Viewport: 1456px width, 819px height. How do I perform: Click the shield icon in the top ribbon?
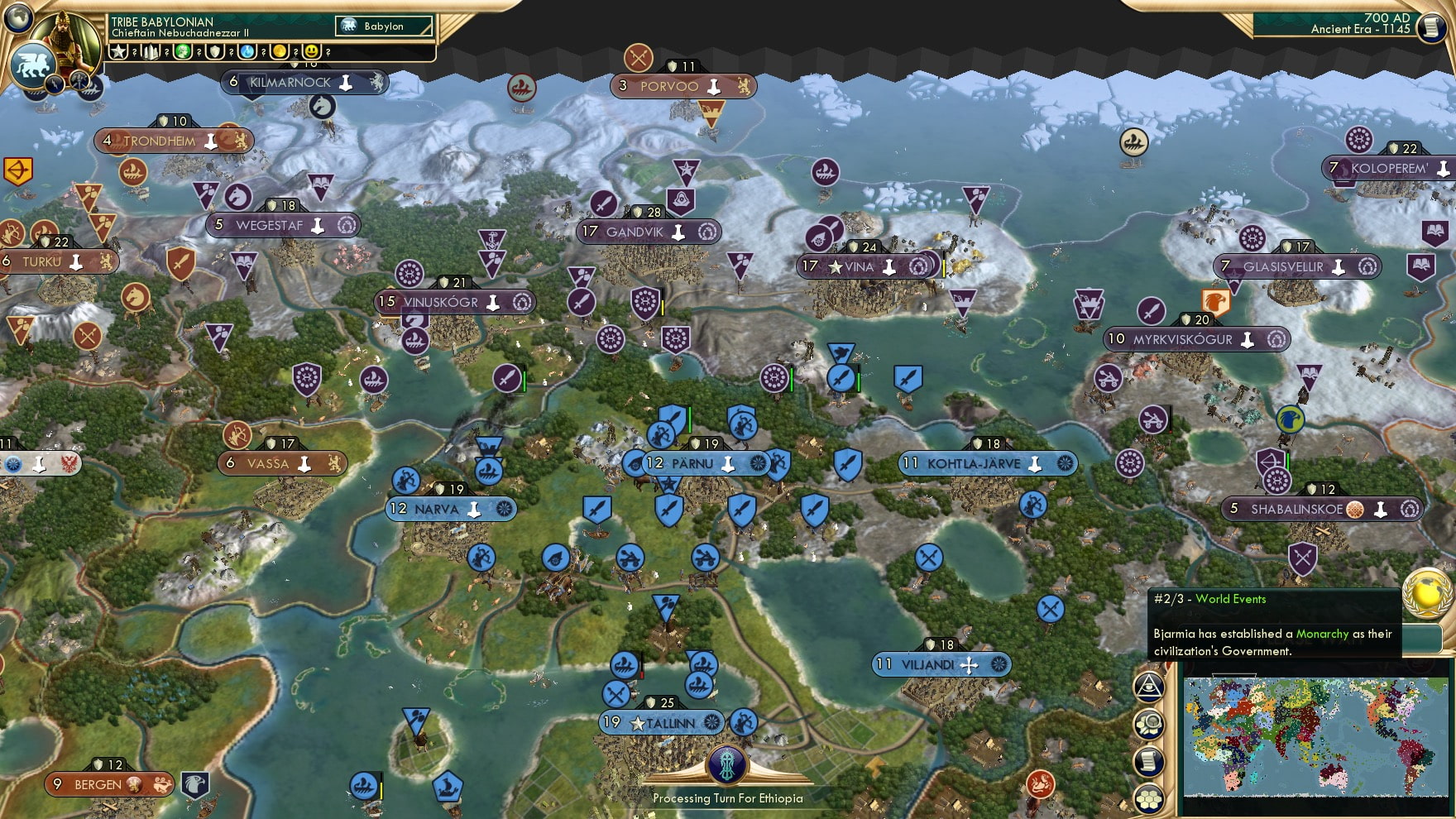click(x=215, y=51)
